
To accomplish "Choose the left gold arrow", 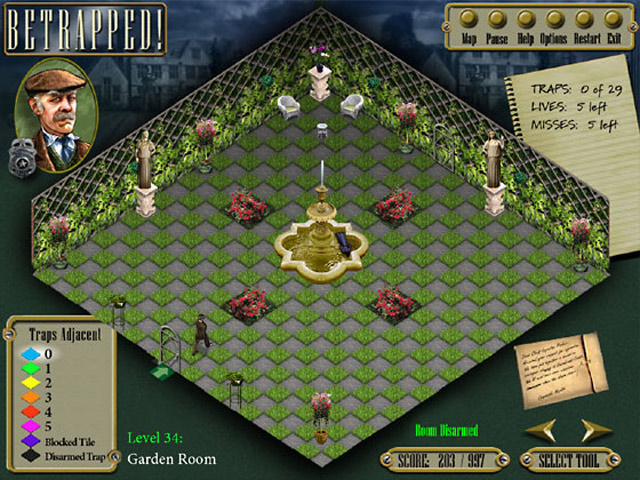I will pyautogui.click(x=539, y=429).
